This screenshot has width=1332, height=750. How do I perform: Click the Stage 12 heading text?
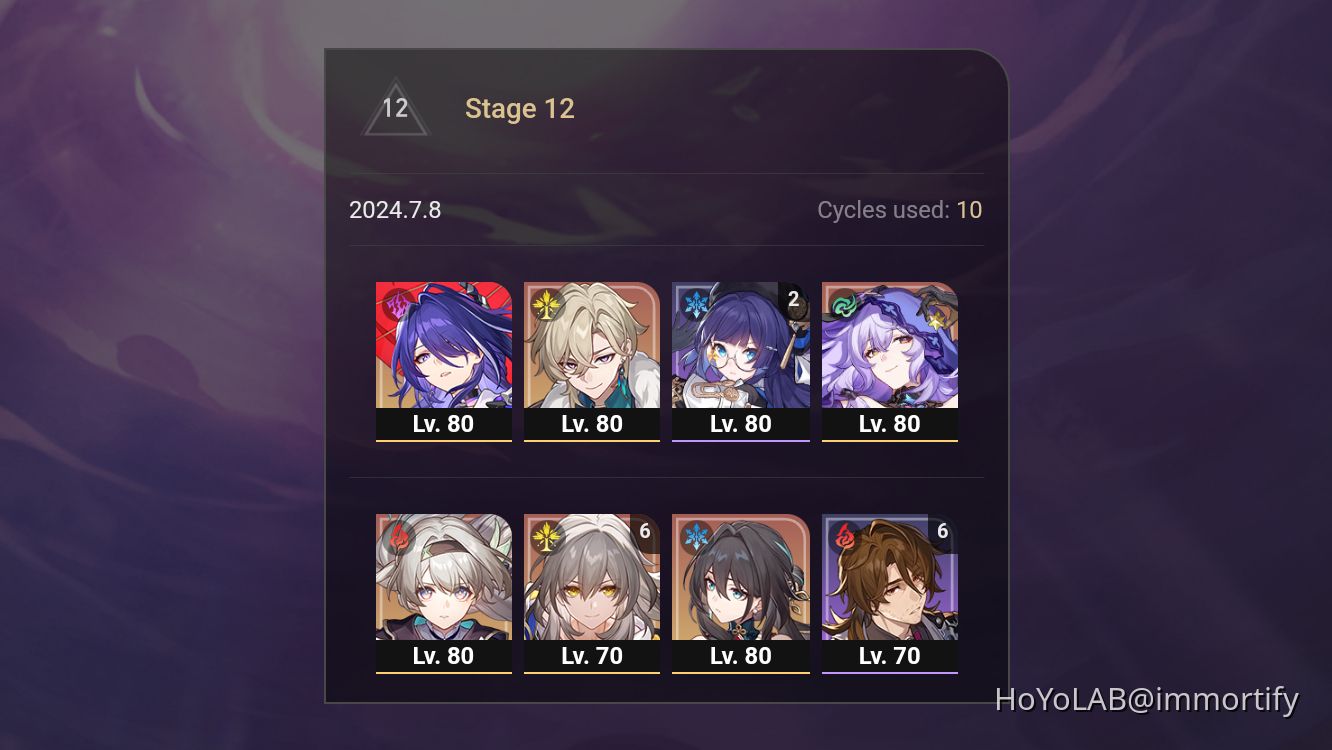click(x=520, y=108)
